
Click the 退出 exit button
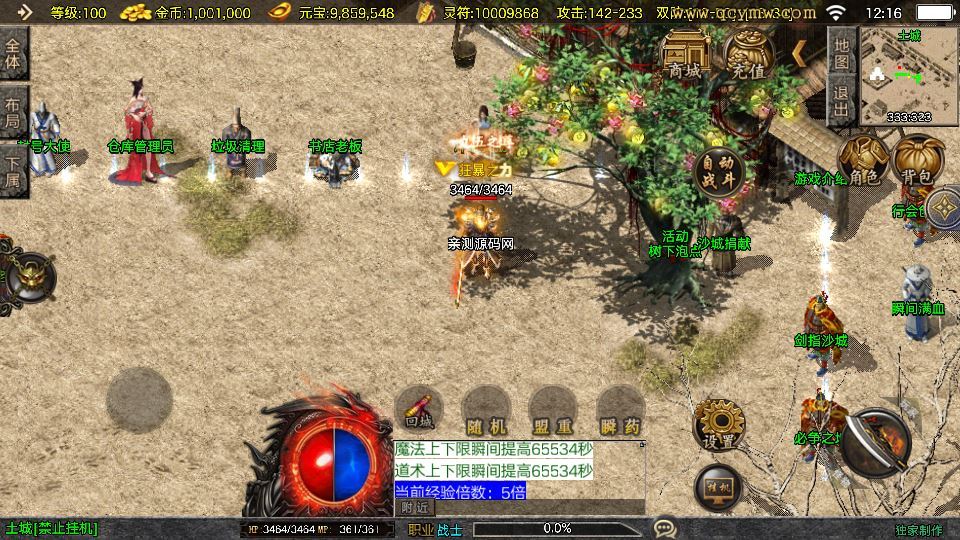(842, 104)
